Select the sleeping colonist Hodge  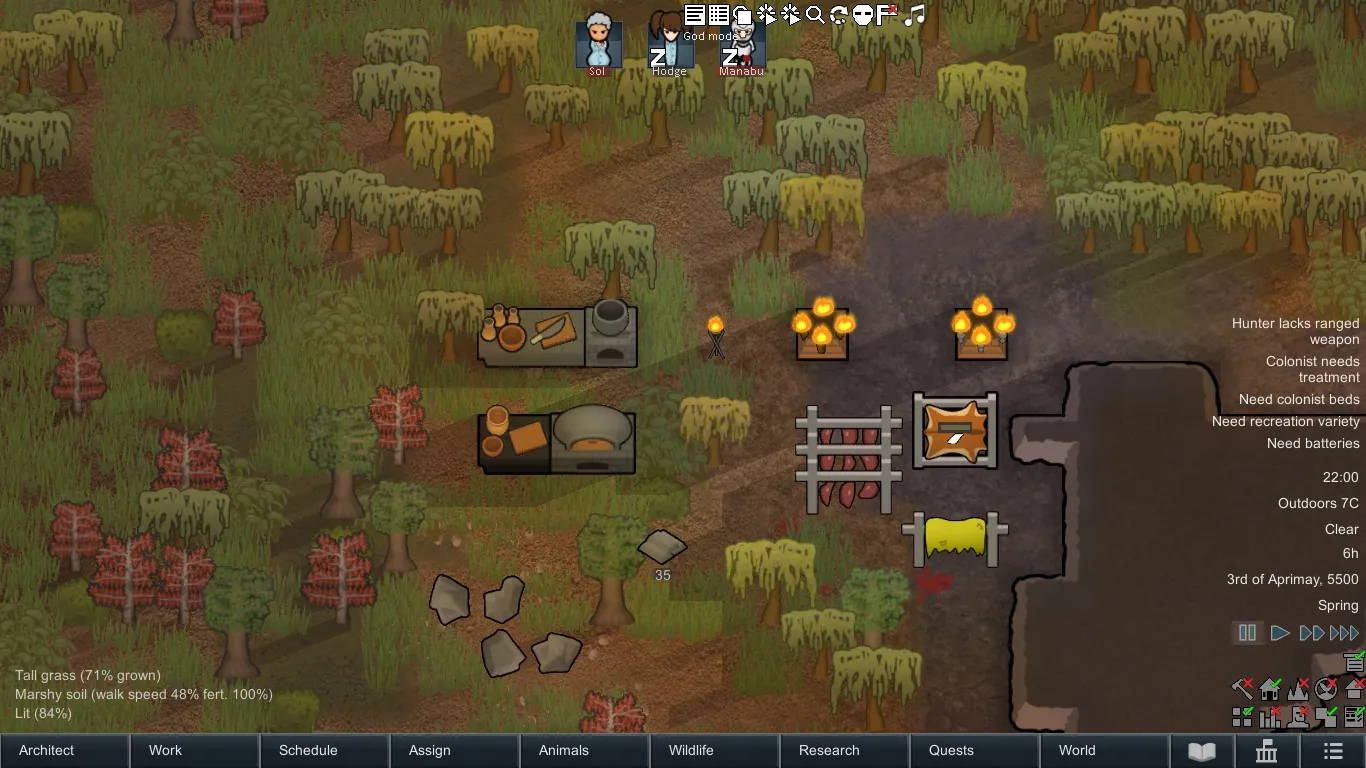coord(669,43)
